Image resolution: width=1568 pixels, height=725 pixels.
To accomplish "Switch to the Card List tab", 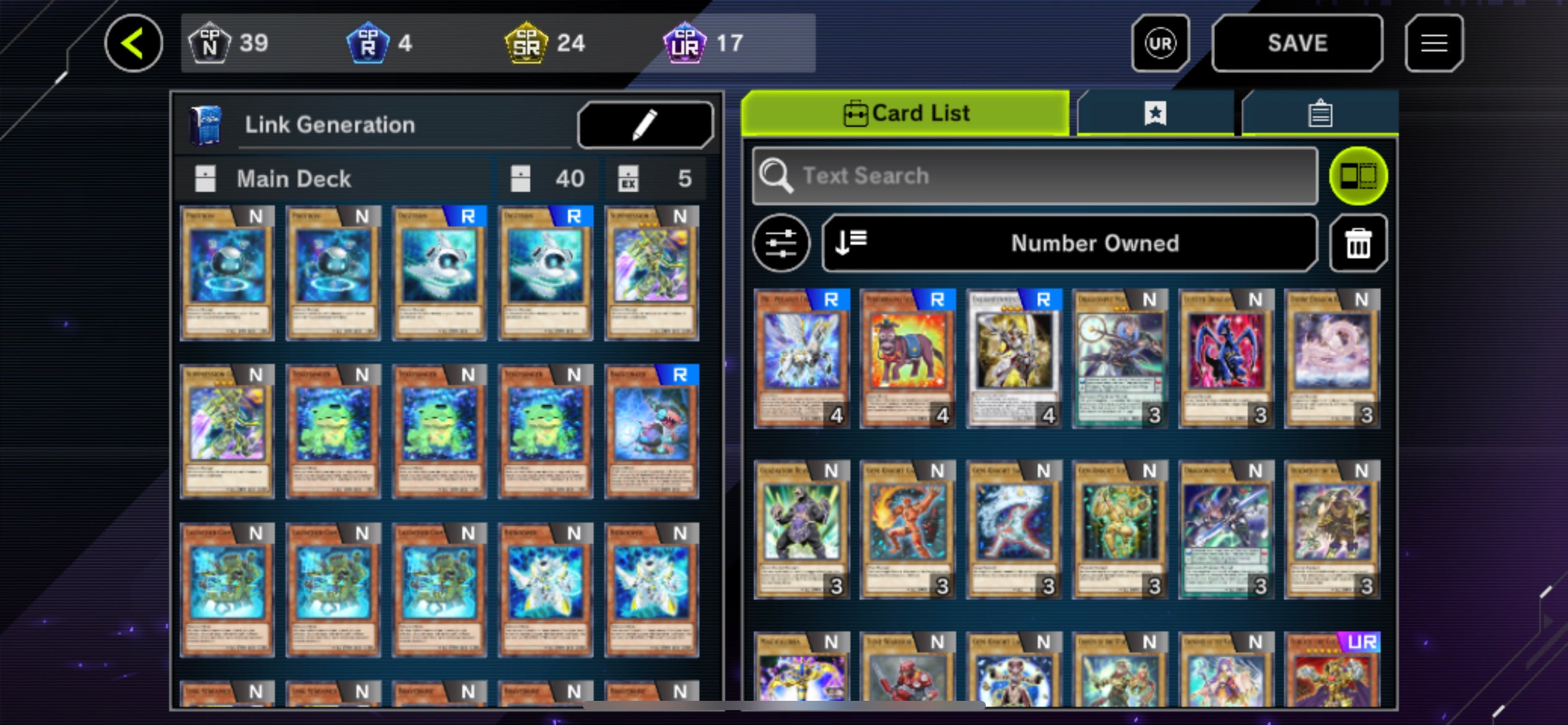I will [905, 113].
